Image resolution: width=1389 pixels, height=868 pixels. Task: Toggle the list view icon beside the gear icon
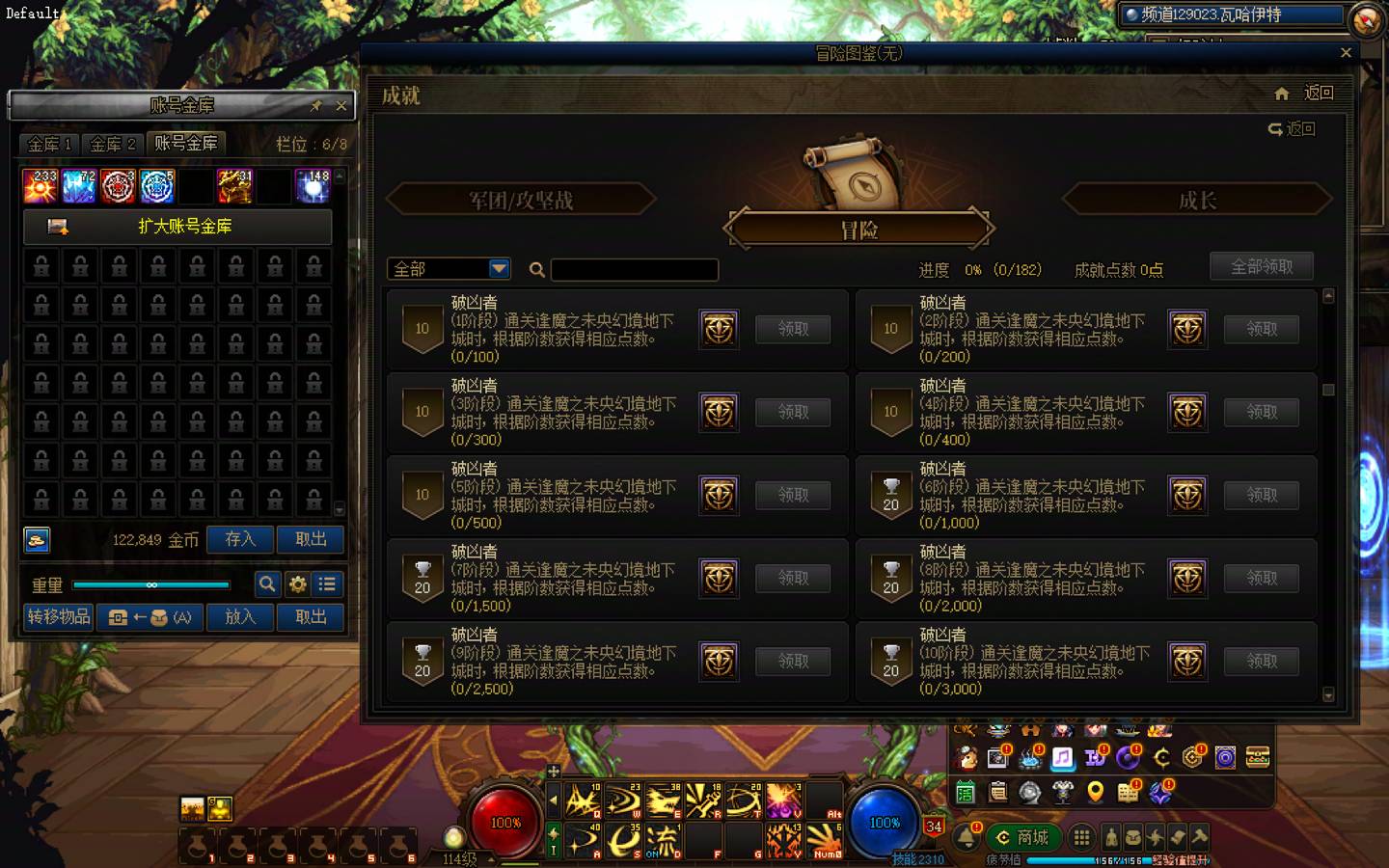(327, 584)
